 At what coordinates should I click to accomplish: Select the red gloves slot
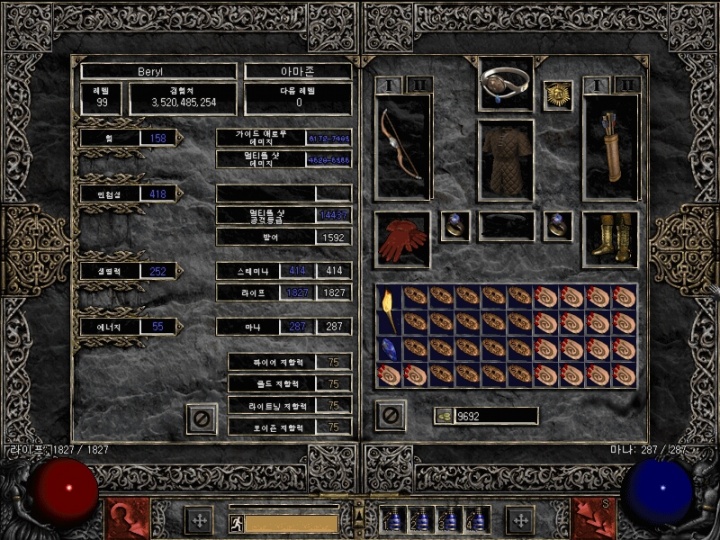(x=402, y=239)
